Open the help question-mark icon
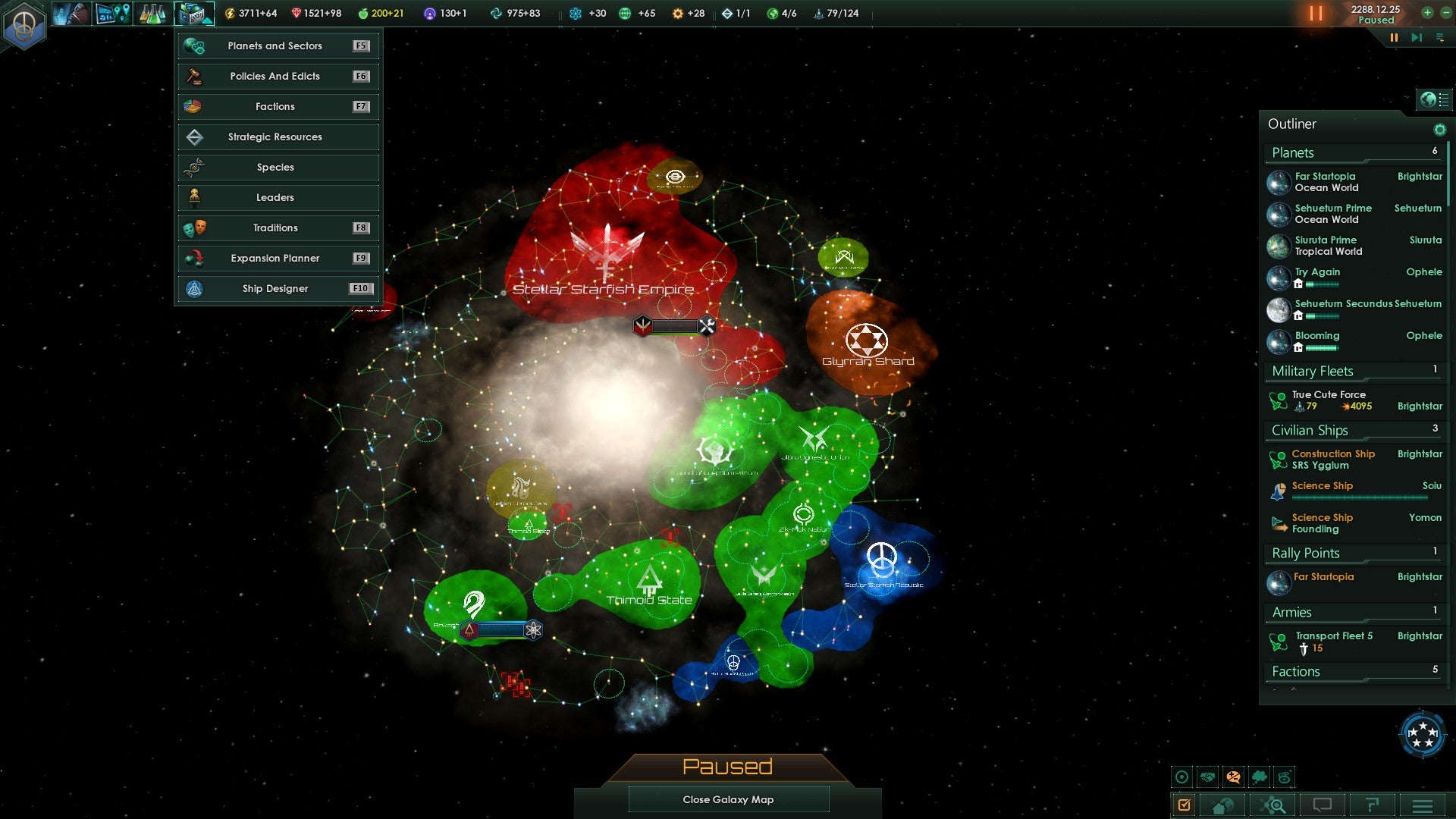Viewport: 1456px width, 819px height. tap(1371, 805)
